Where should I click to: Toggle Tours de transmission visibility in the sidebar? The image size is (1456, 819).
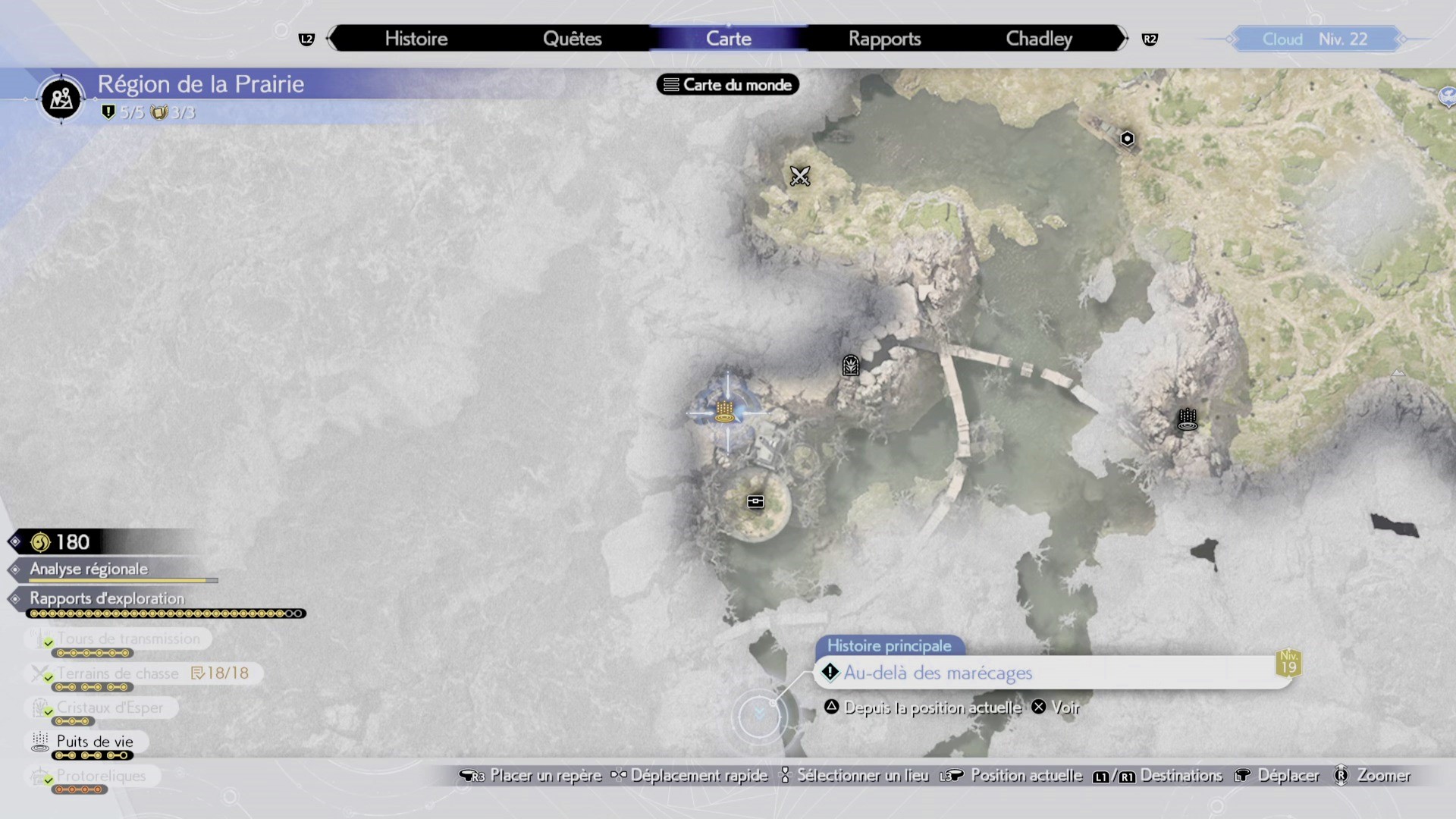click(x=127, y=639)
